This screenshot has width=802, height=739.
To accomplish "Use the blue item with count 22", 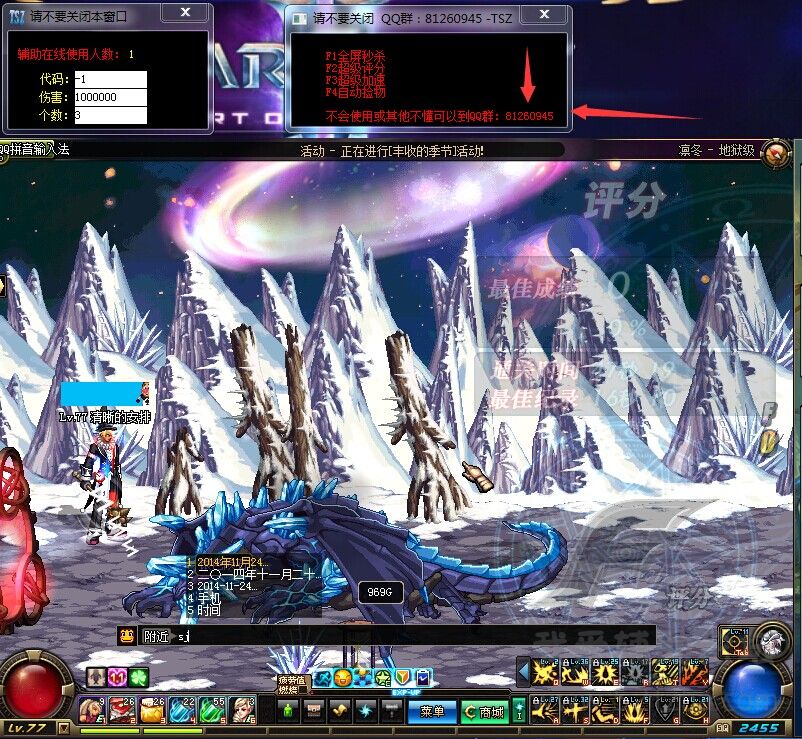I will click(x=182, y=709).
